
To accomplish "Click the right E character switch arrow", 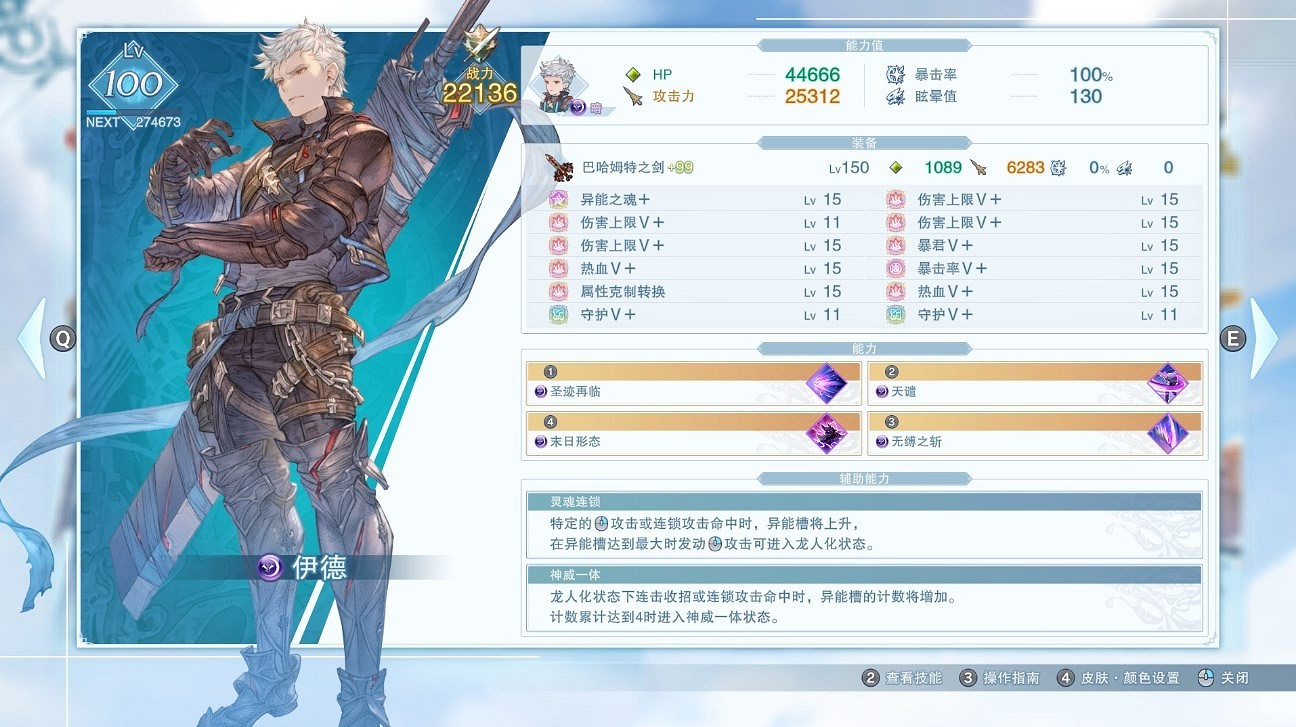I will click(1233, 339).
